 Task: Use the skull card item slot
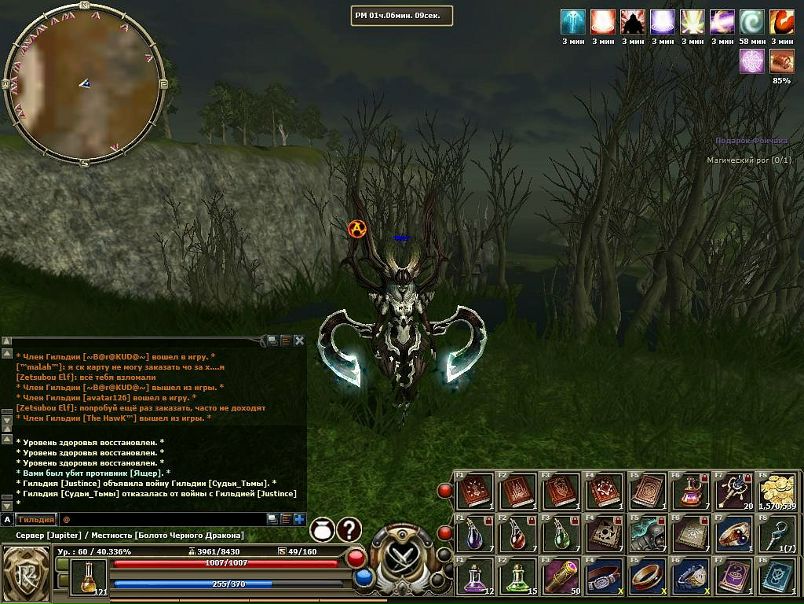tap(603, 534)
